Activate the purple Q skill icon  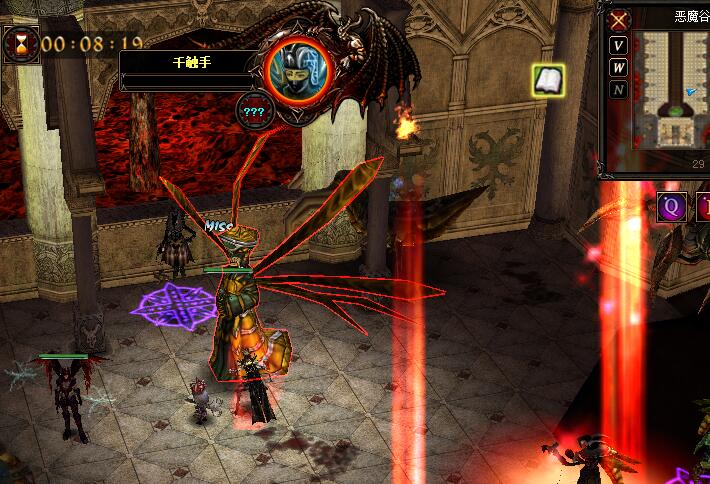[x=670, y=208]
